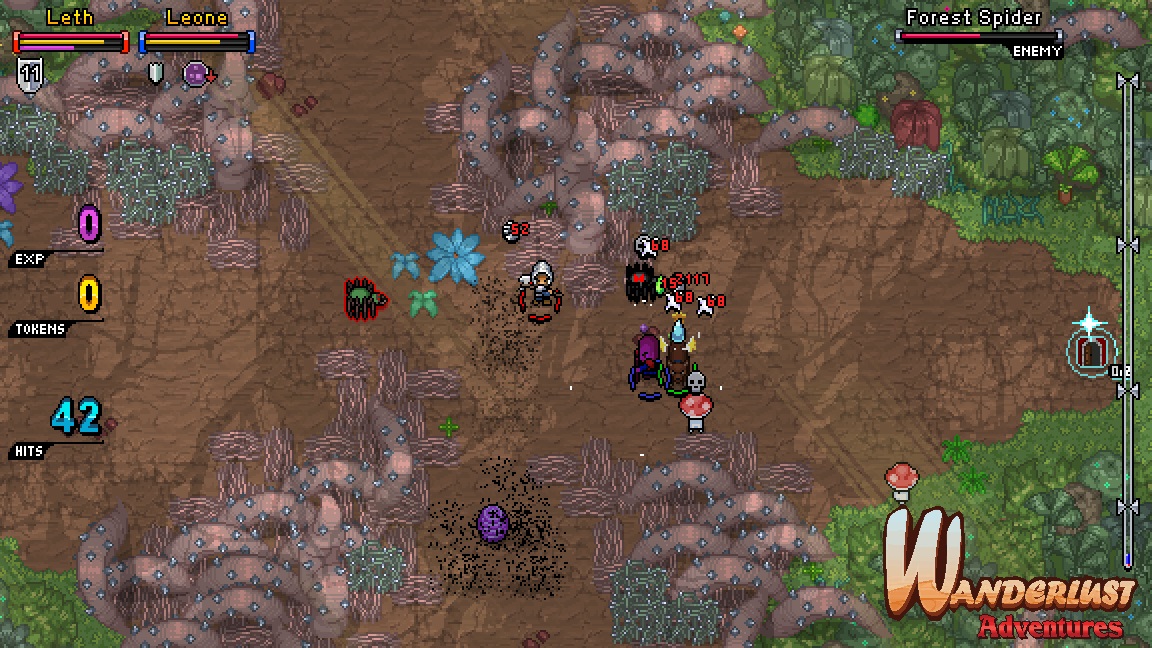Click Leth's level 11 shield badge
Viewport: 1152px width, 648px height.
pos(28,72)
